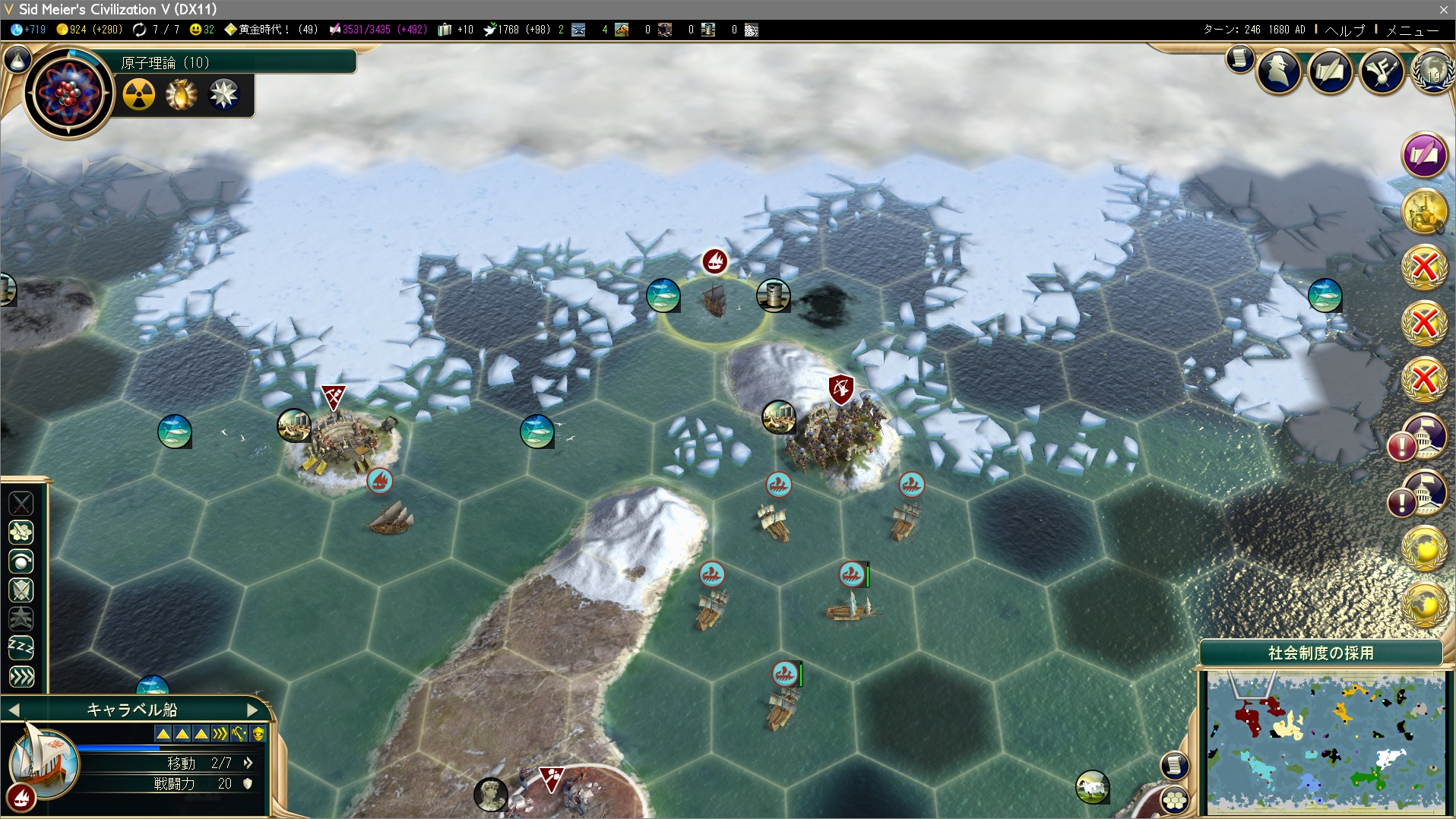The image size is (1456, 819).
Task: Open the minimap hex options button
Action: pyautogui.click(x=1175, y=800)
